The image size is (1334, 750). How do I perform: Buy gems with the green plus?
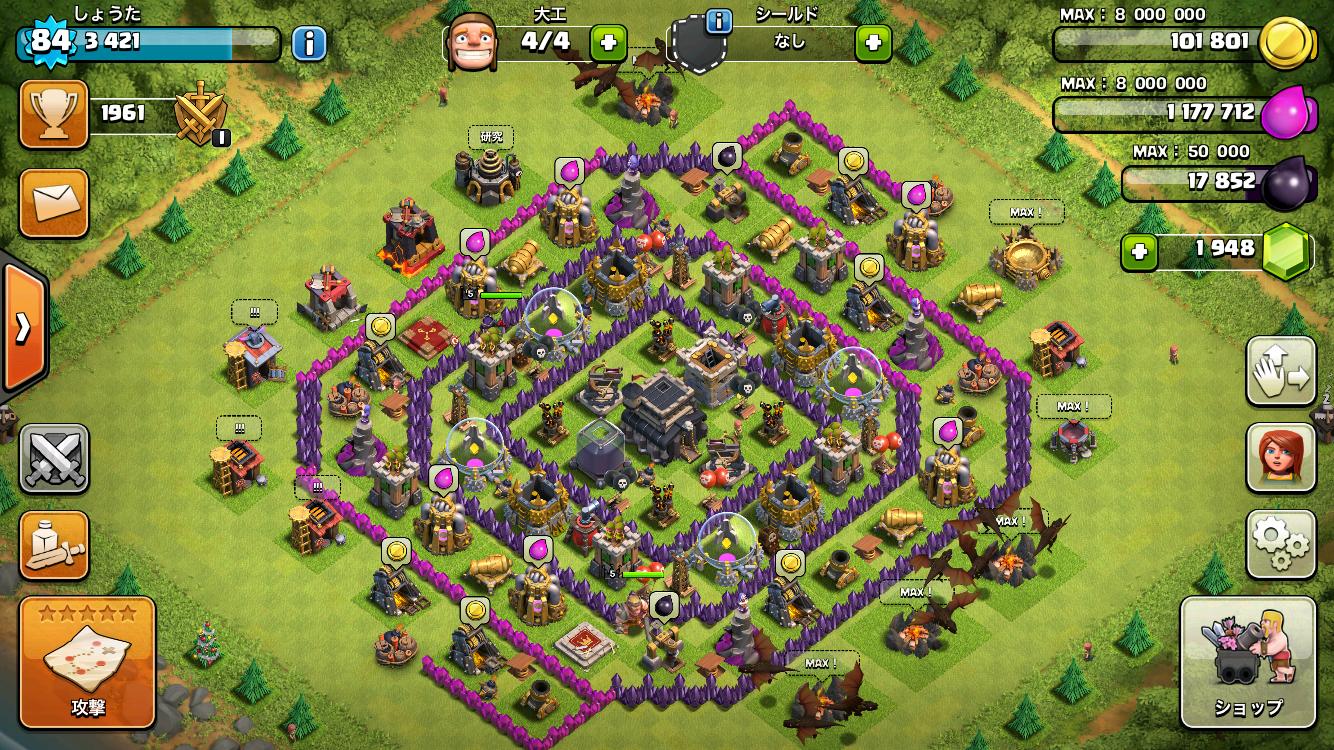(1138, 251)
